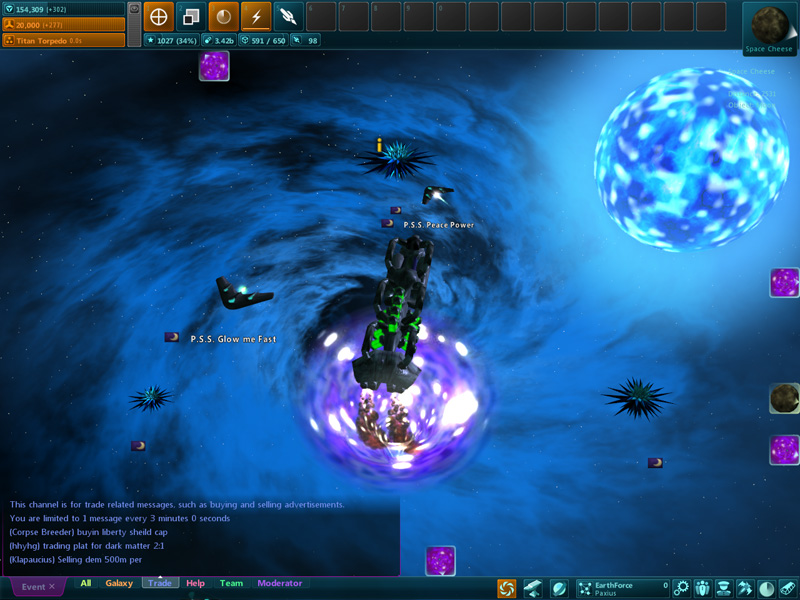Image resolution: width=800 pixels, height=600 pixels.
Task: Select the overlapping squares hotbar slot
Action: tap(190, 16)
